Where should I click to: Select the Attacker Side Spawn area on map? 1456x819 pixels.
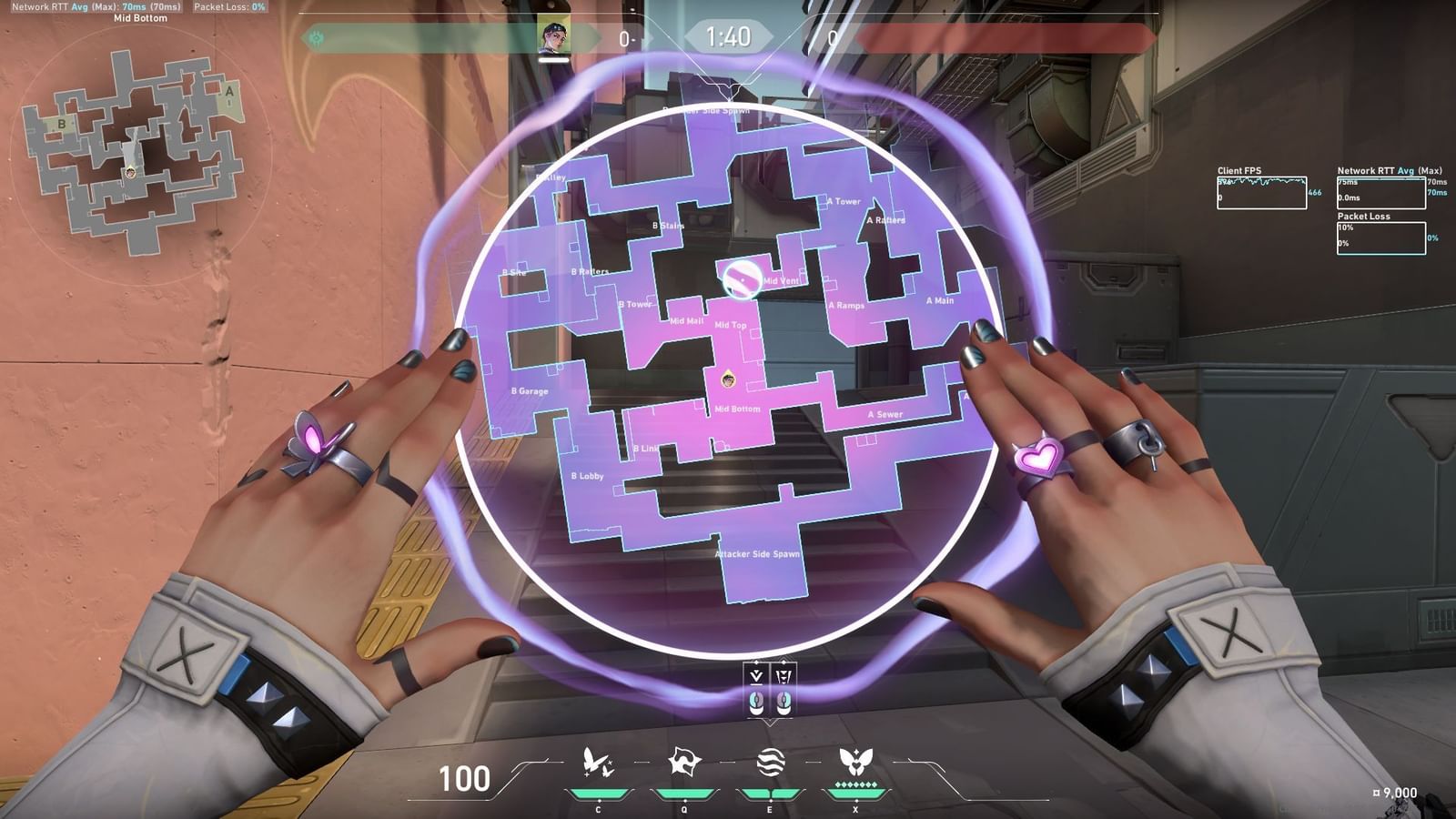[757, 552]
